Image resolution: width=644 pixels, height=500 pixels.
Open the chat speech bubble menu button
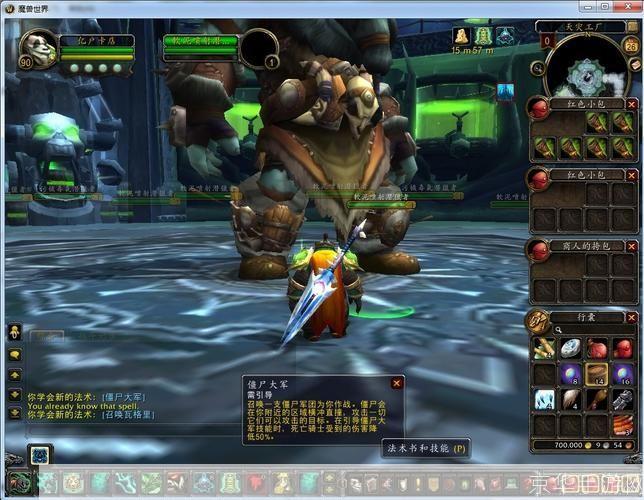[x=15, y=354]
